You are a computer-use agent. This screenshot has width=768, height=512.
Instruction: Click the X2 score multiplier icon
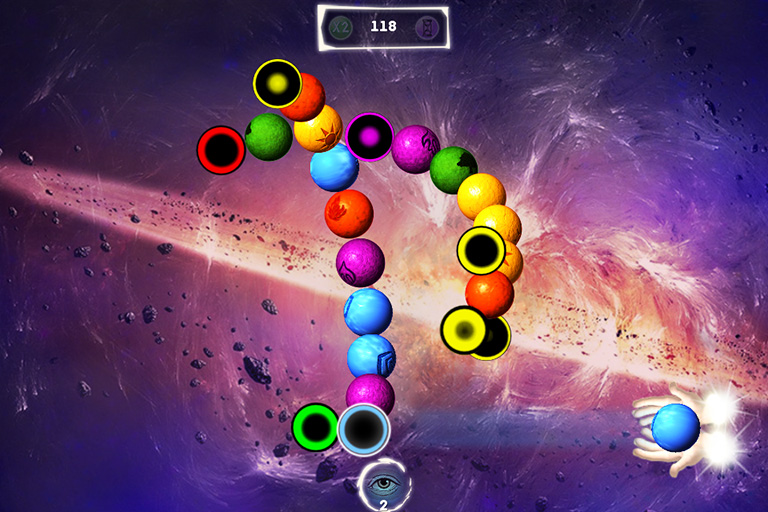point(341,27)
